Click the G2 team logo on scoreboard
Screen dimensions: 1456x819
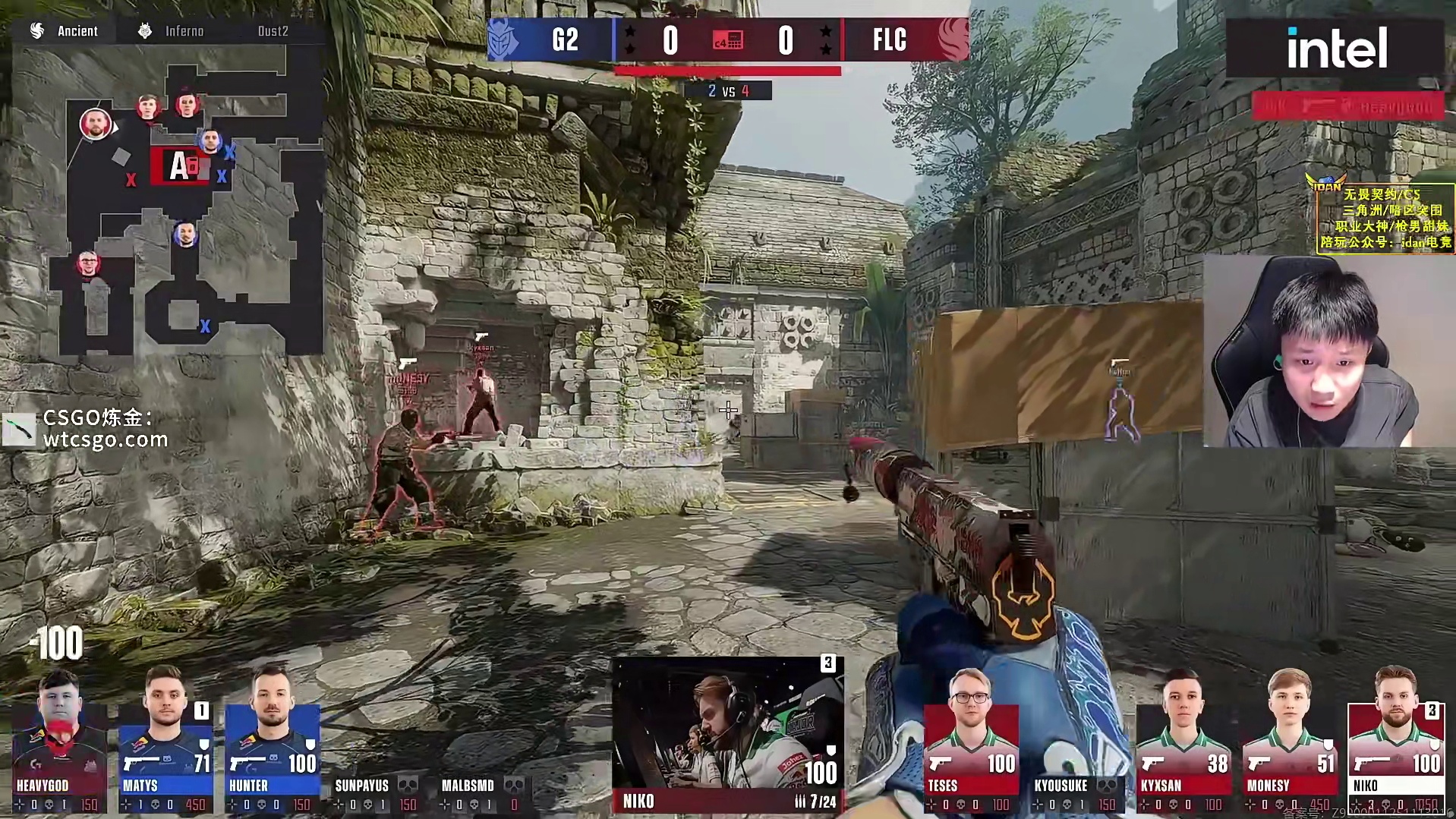(504, 39)
